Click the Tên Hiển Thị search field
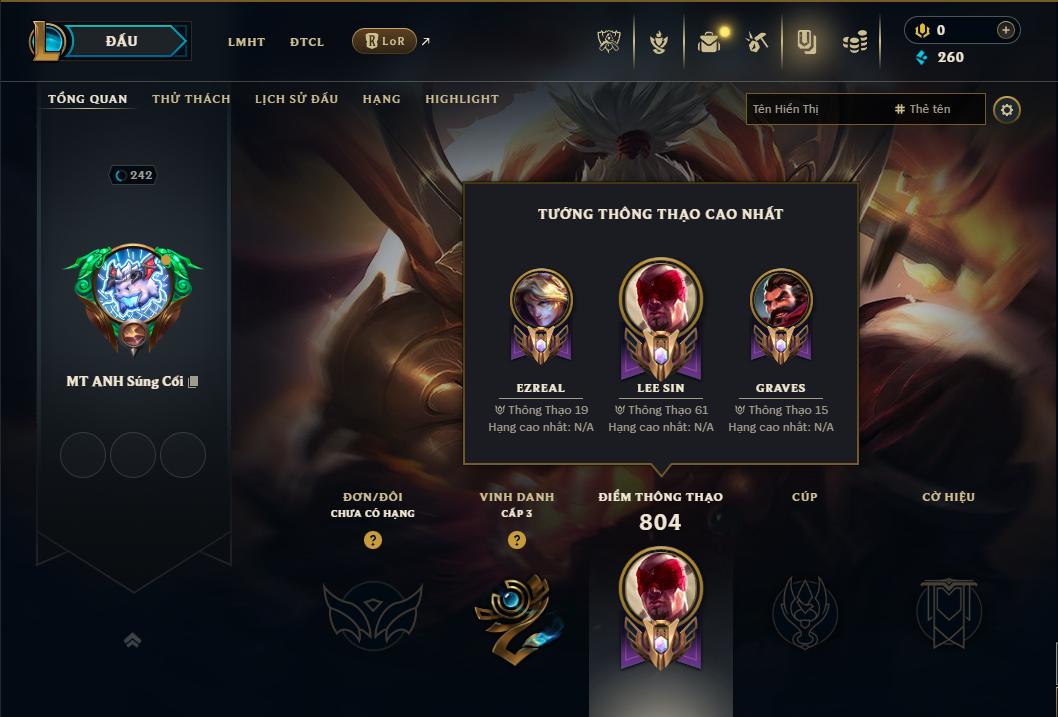Image resolution: width=1058 pixels, height=717 pixels. 815,109
